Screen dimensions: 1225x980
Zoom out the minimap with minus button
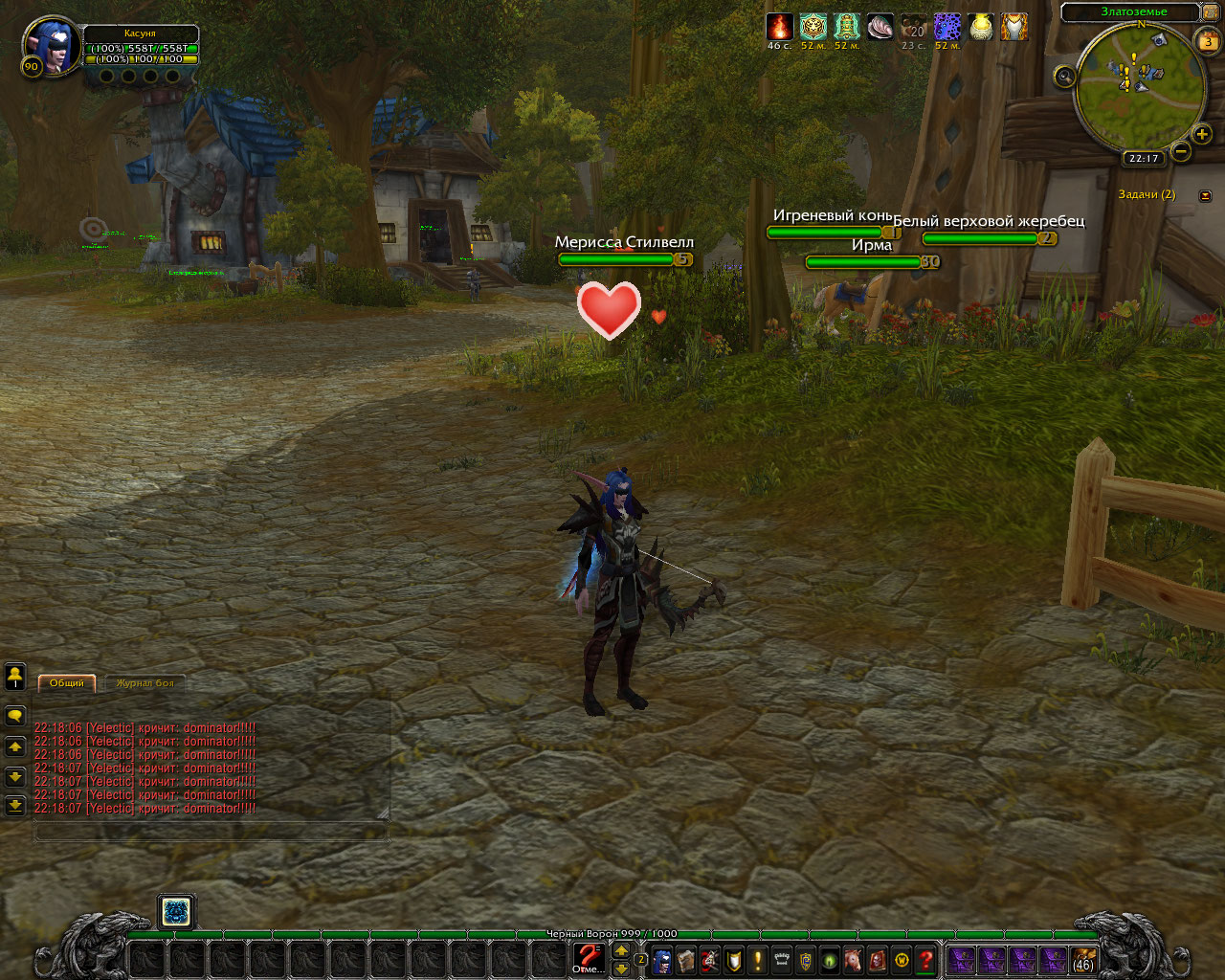pyautogui.click(x=1181, y=151)
